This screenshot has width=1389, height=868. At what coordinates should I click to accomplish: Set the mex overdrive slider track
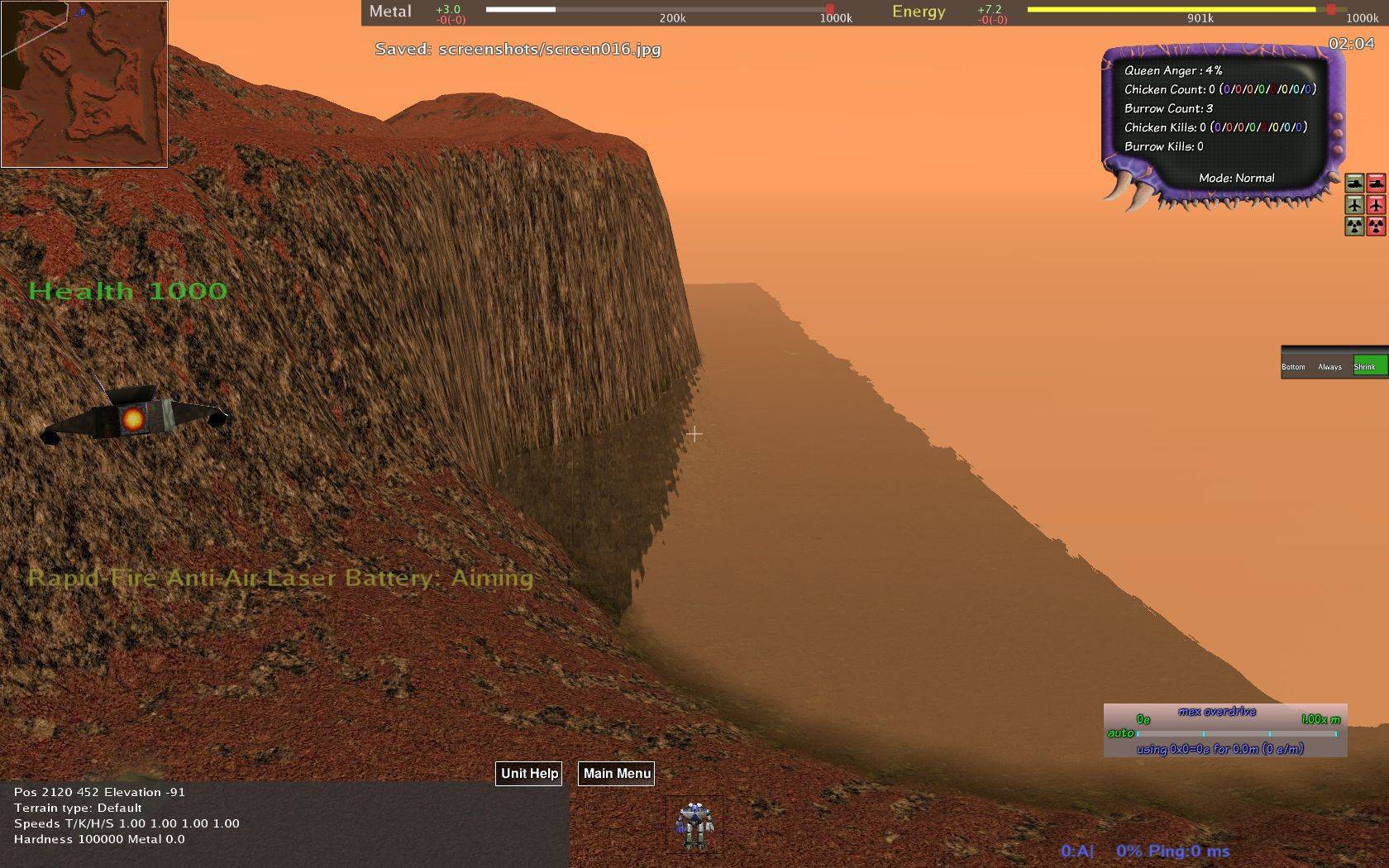pos(1236,733)
